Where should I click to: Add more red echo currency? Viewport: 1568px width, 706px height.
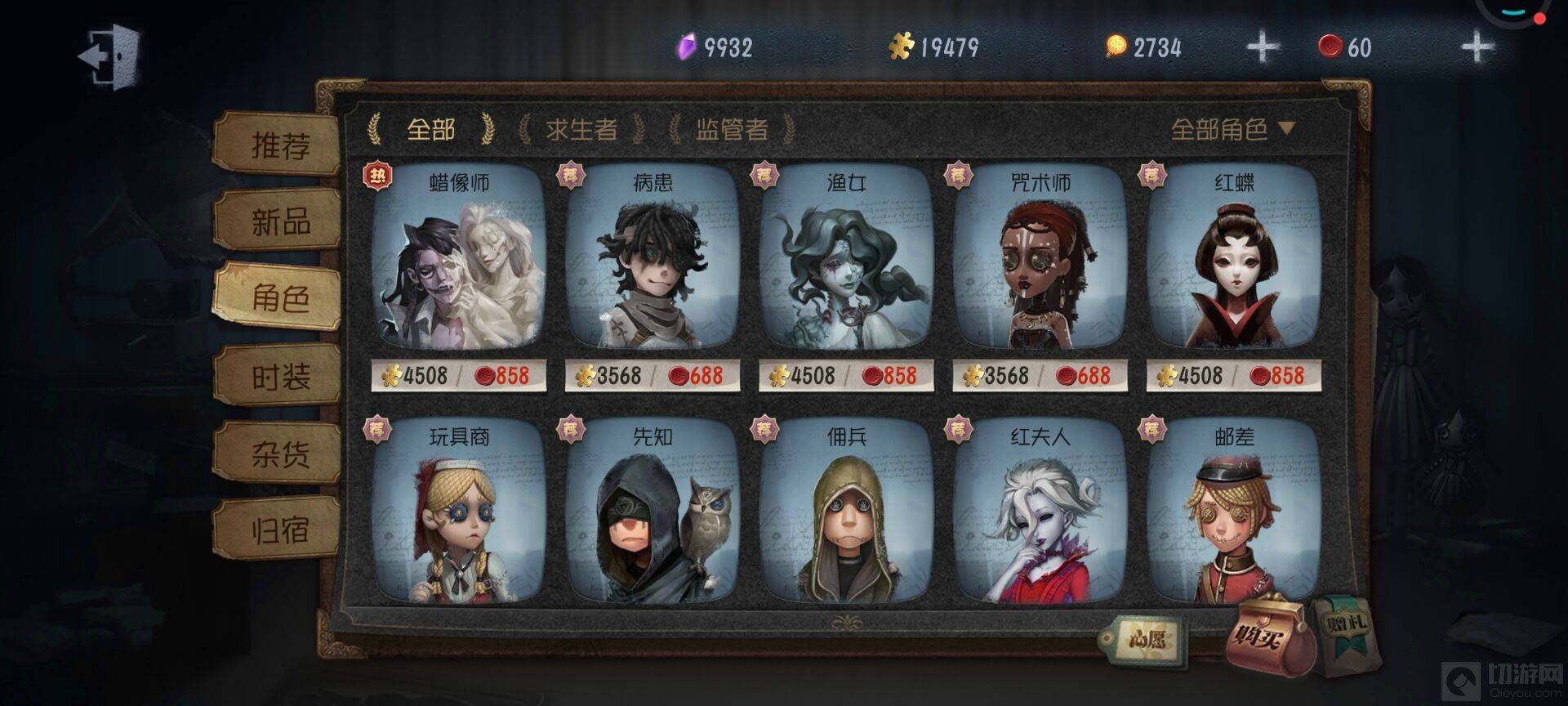pyautogui.click(x=1476, y=47)
